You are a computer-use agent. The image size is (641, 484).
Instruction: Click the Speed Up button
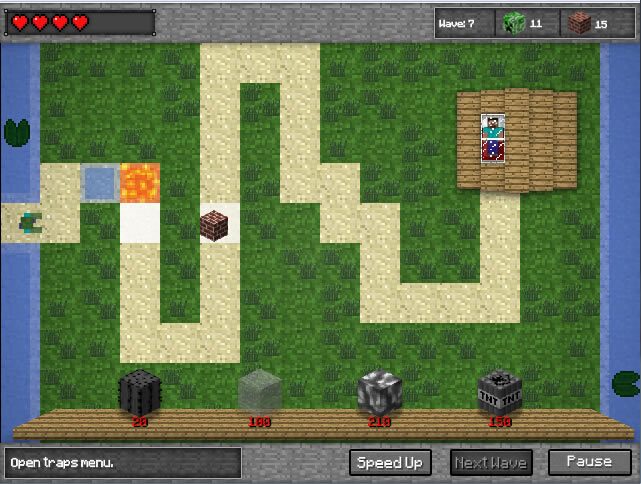point(390,462)
